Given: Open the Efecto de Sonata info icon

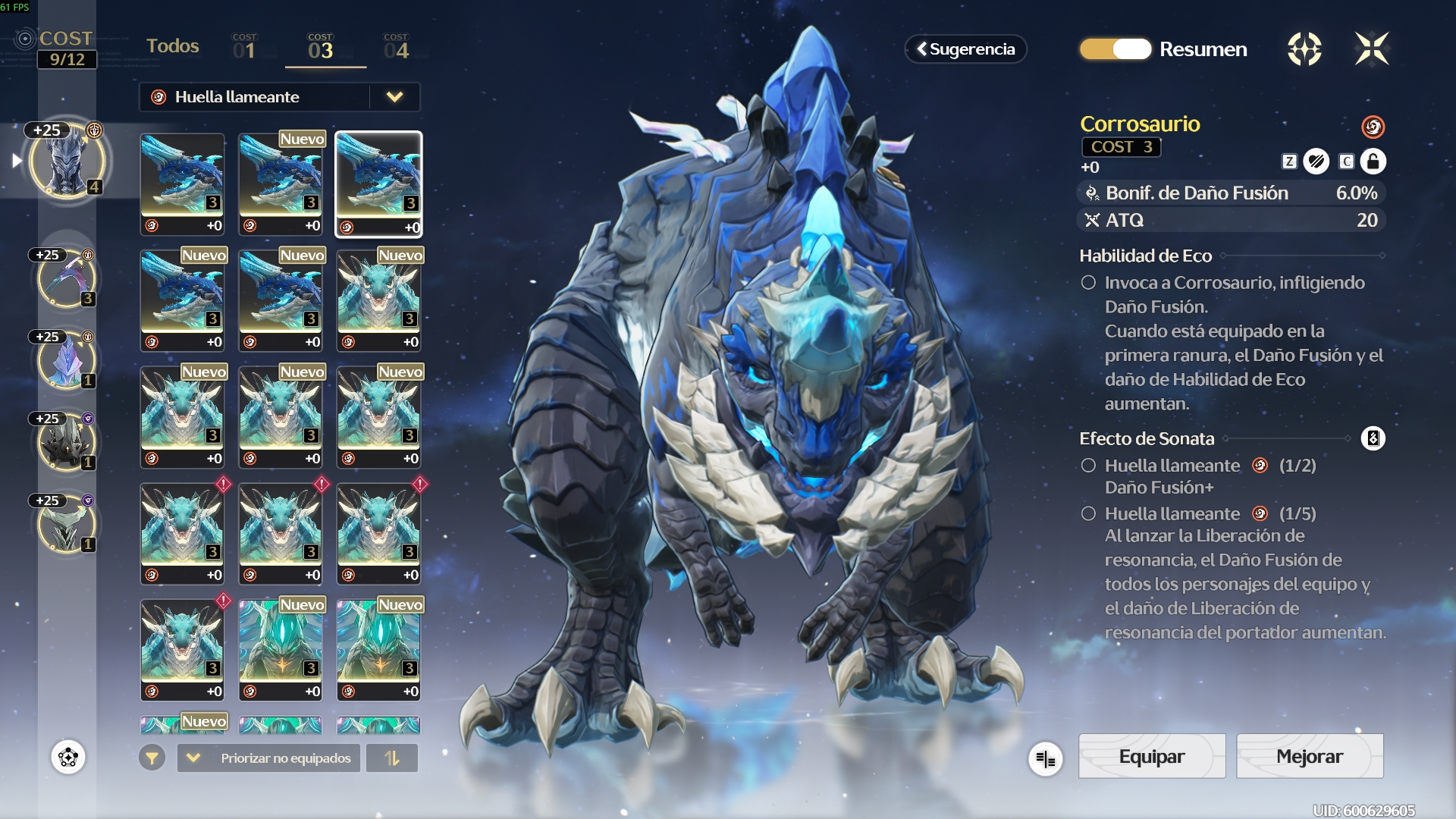Looking at the screenshot, I should (x=1373, y=438).
